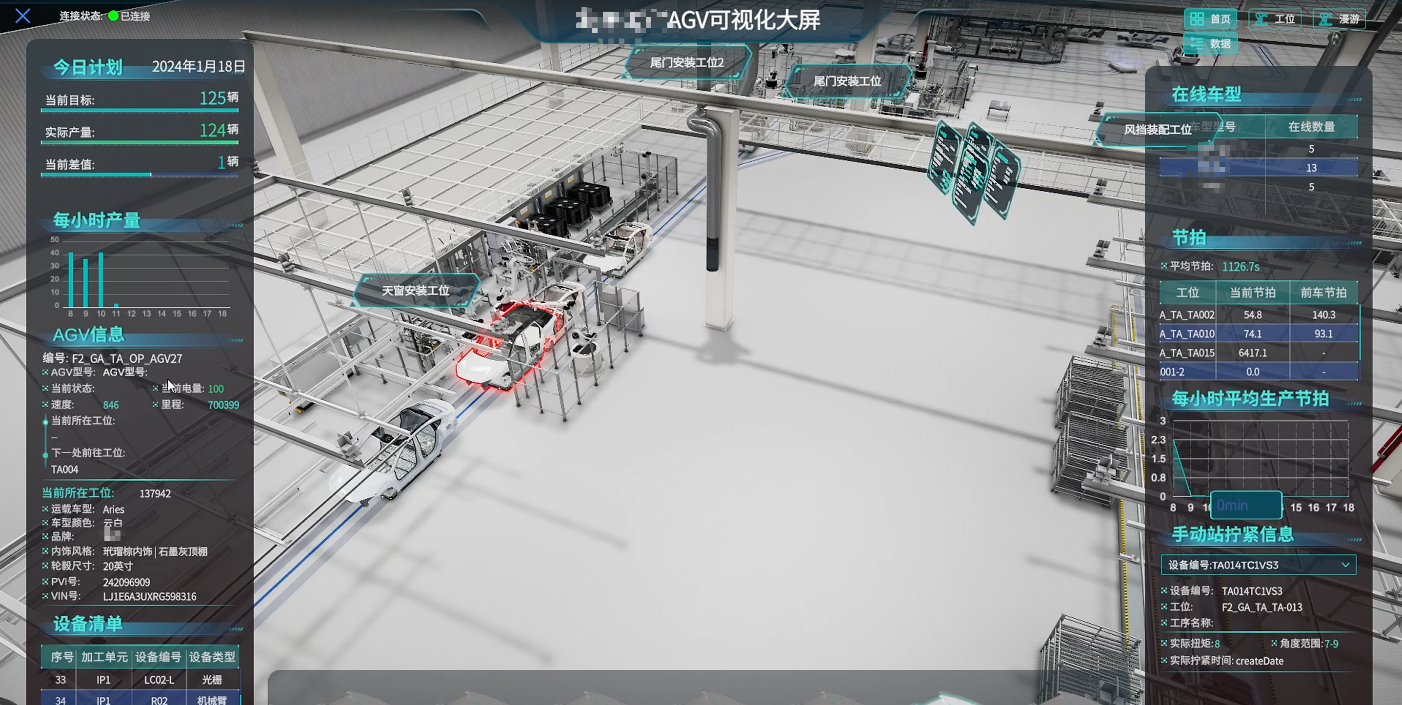1402x705 pixels.
Task: Open the 数据 data panel
Action: coord(1210,44)
